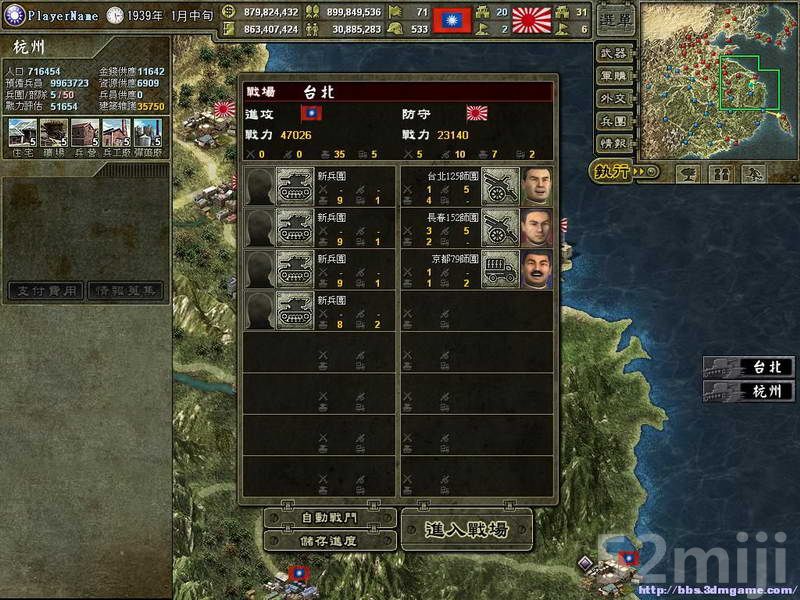Select the 京都79師團 truck unit
Screen dimensions: 800x600
pyautogui.click(x=500, y=270)
